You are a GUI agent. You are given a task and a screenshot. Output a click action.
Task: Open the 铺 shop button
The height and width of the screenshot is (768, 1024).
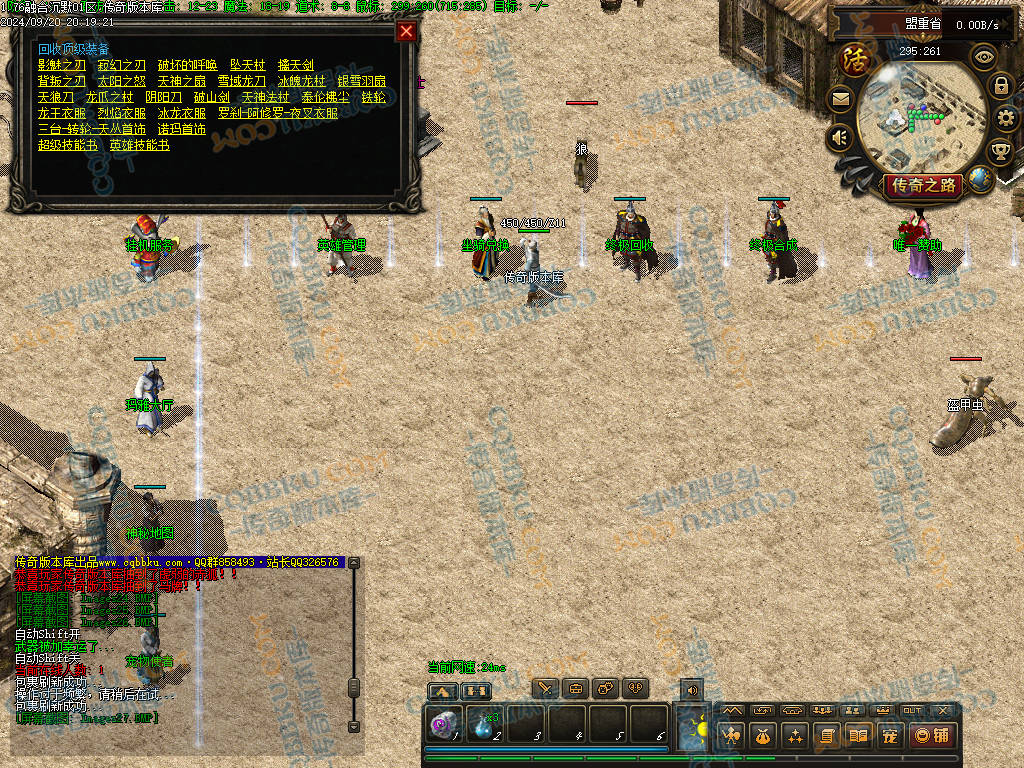[x=932, y=735]
